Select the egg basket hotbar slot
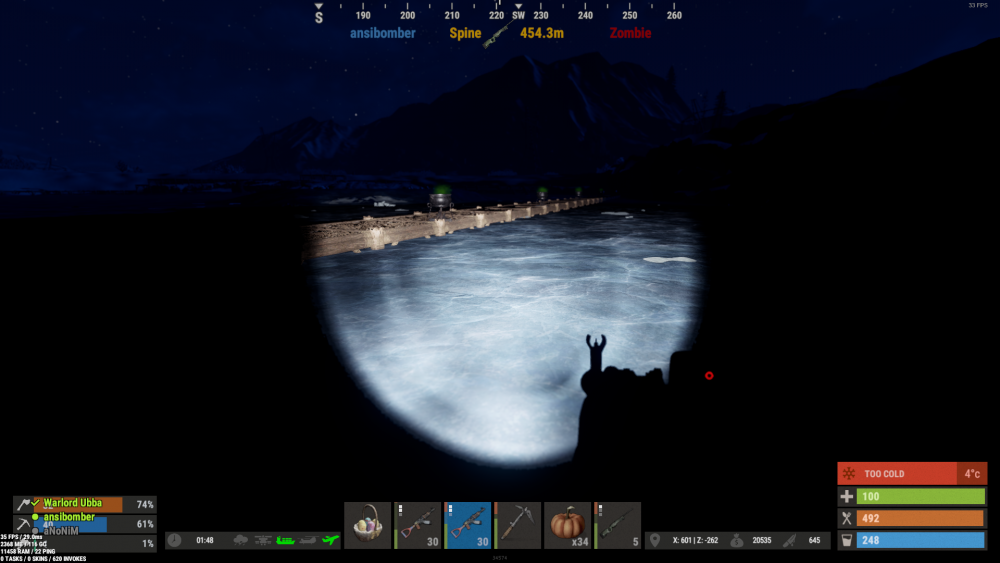Image resolution: width=1000 pixels, height=563 pixels. (x=368, y=525)
